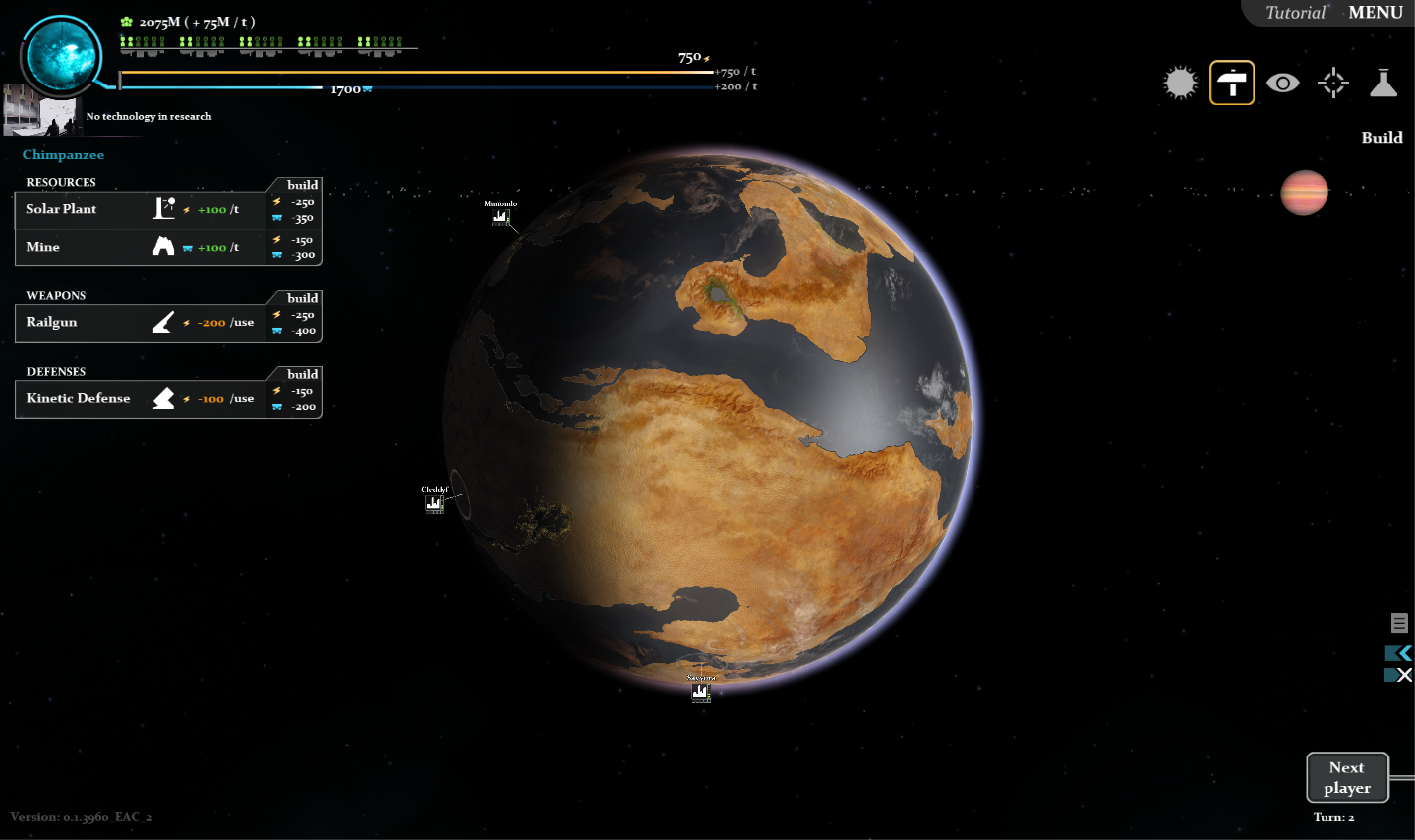Open the research flask icon
This screenshot has height=840, width=1415.
(1383, 83)
